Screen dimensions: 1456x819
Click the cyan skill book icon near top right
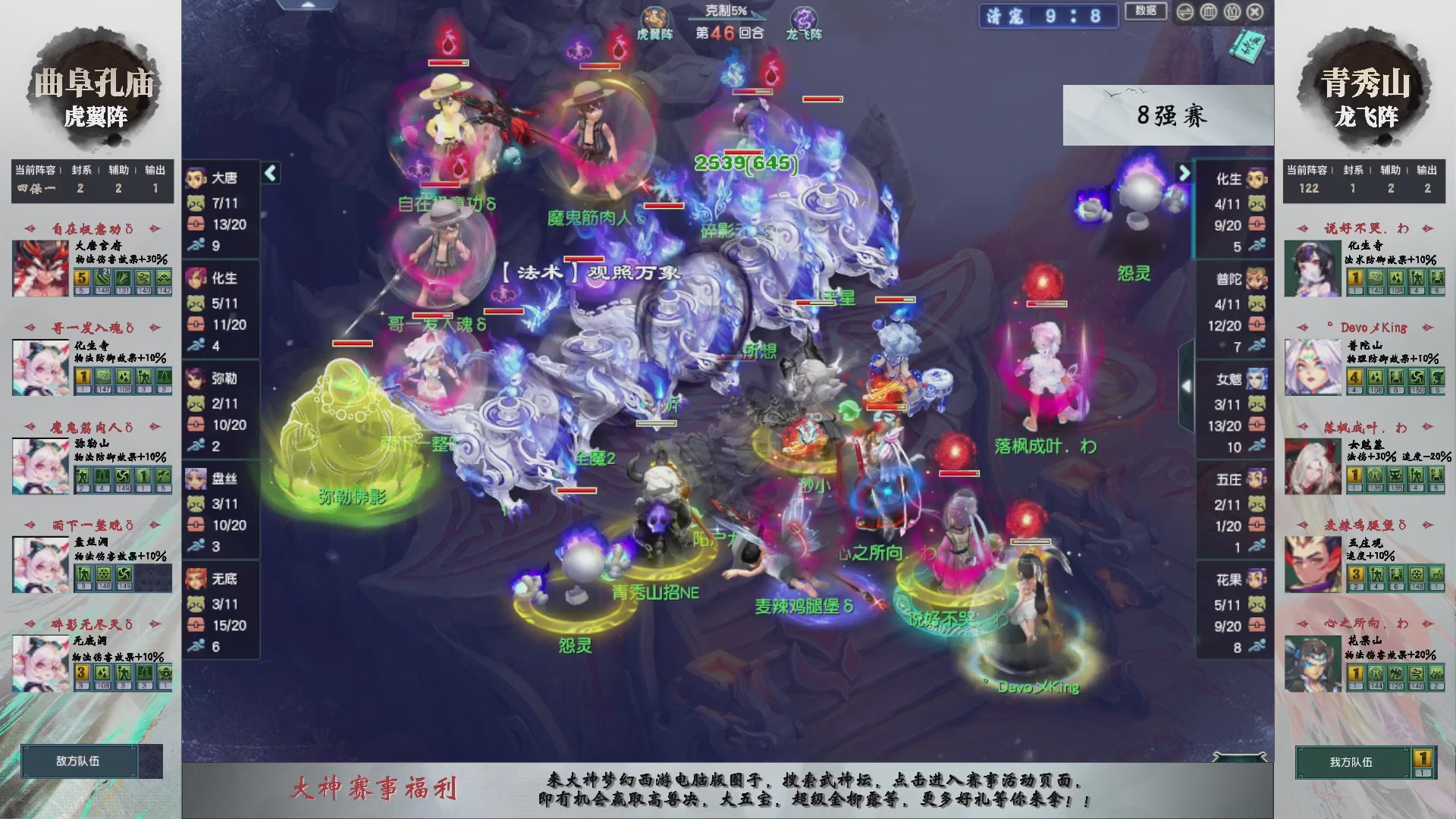1248,45
